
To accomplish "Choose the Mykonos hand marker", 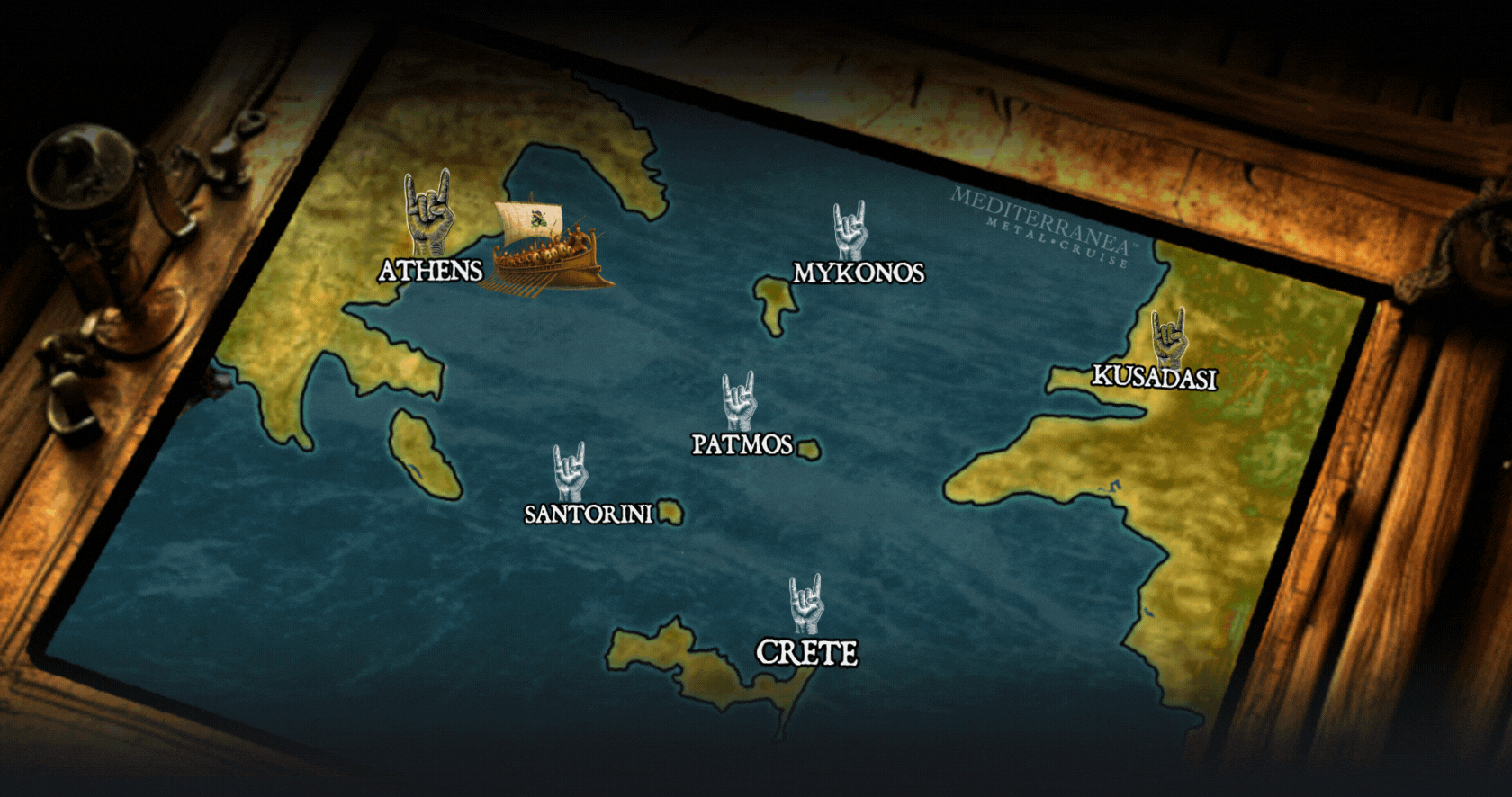I will click(849, 229).
